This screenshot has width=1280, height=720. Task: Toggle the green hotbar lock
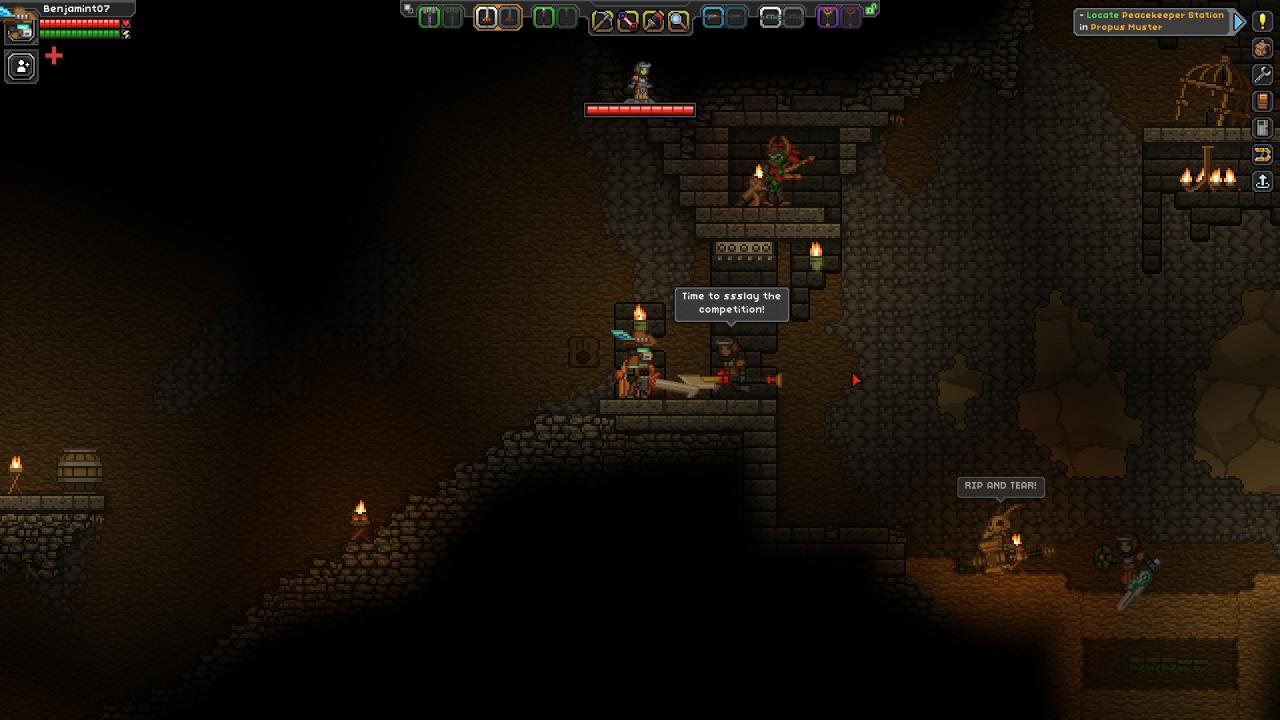coord(871,9)
